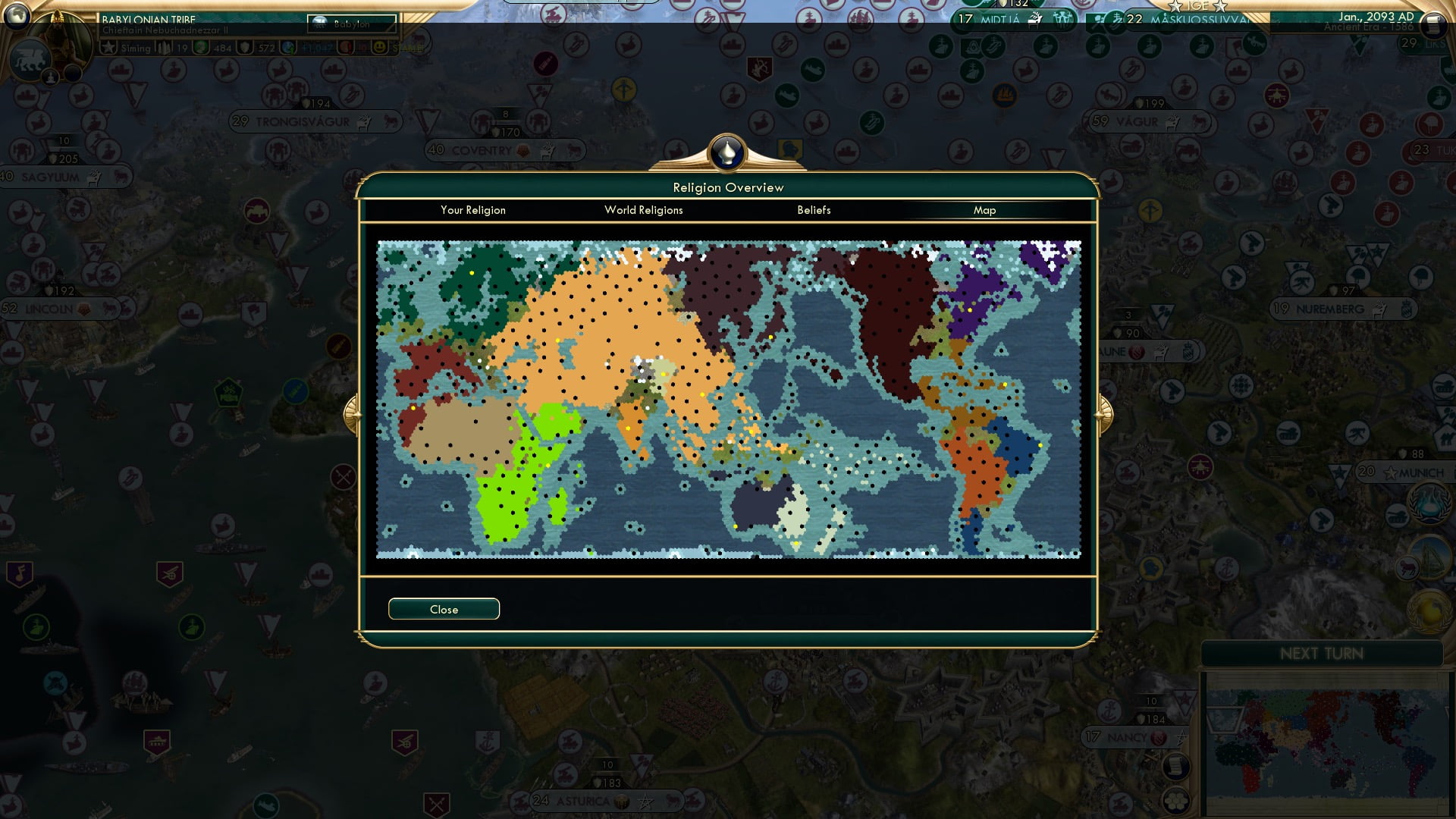Open the Beliefs tab
Viewport: 1456px width, 819px height.
[814, 210]
